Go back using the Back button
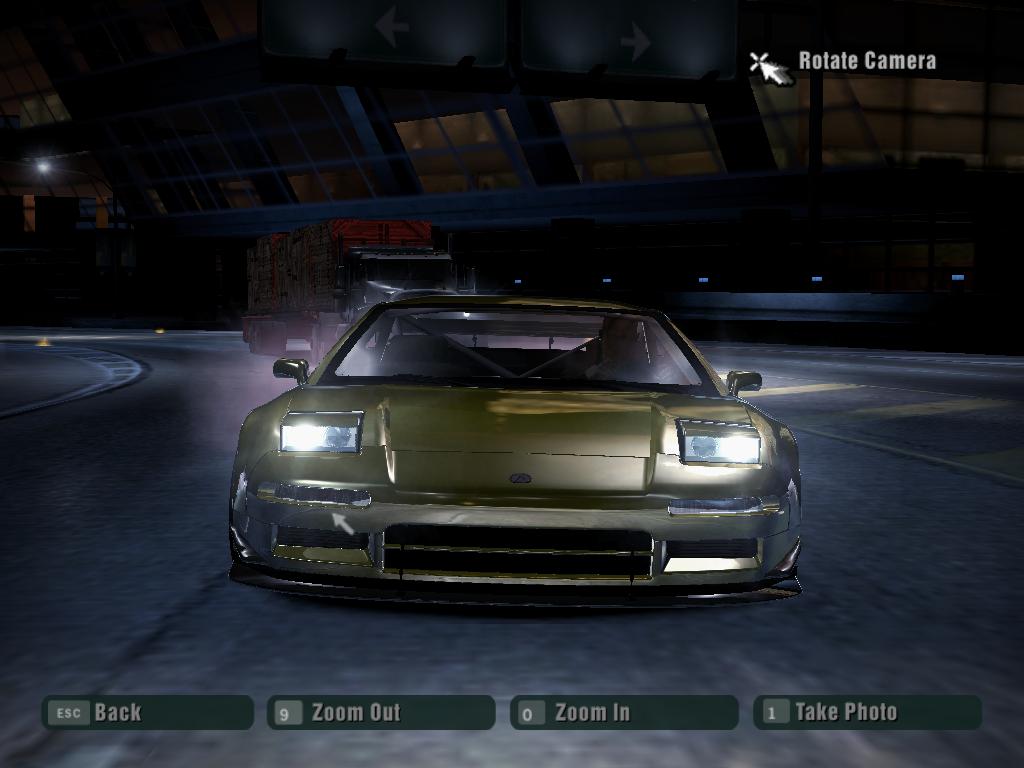This screenshot has width=1024, height=768. pos(146,712)
